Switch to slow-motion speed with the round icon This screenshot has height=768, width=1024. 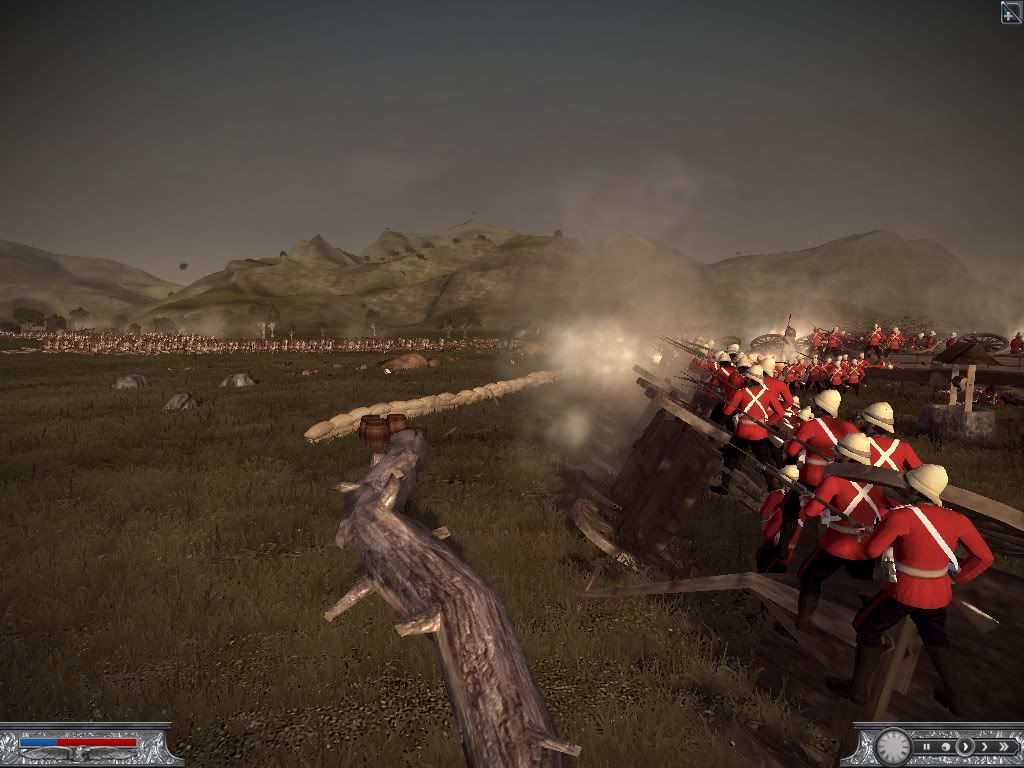click(x=945, y=746)
